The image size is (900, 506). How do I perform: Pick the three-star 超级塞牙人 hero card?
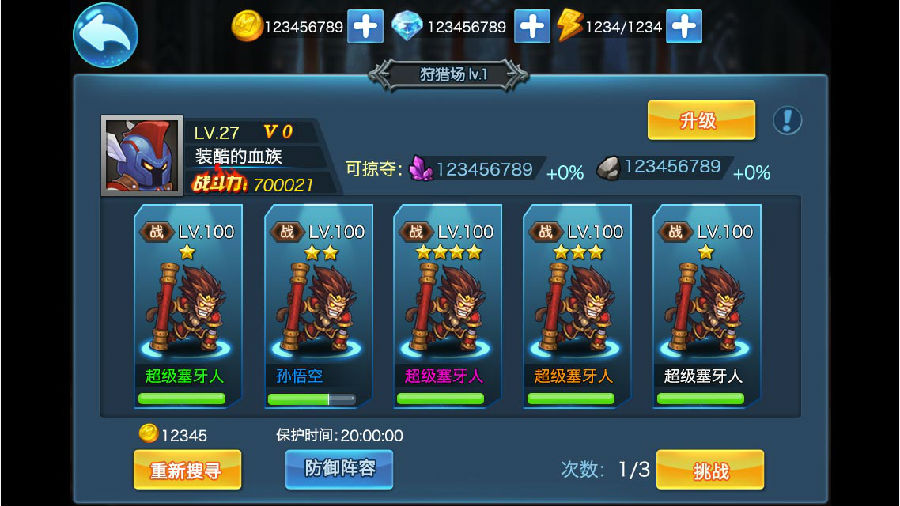click(576, 306)
